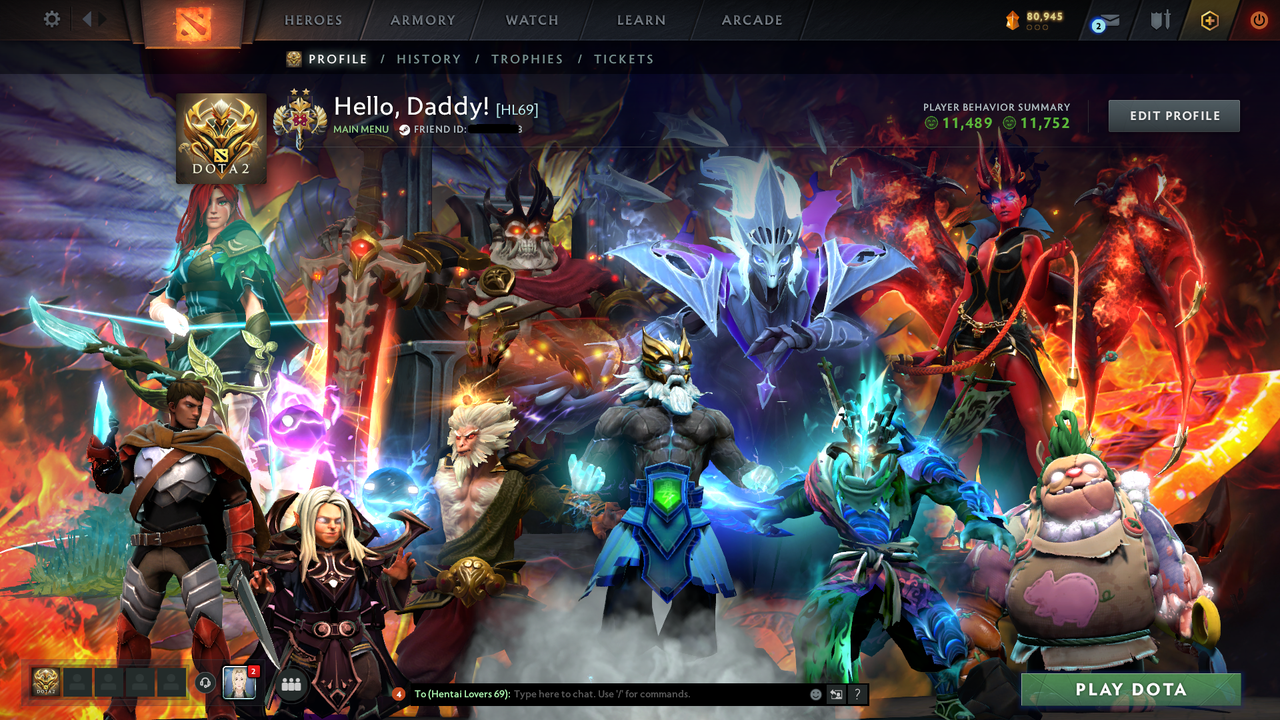Open the Dota 2 mail inbox
Screen dimensions: 1280x720
[1110, 19]
